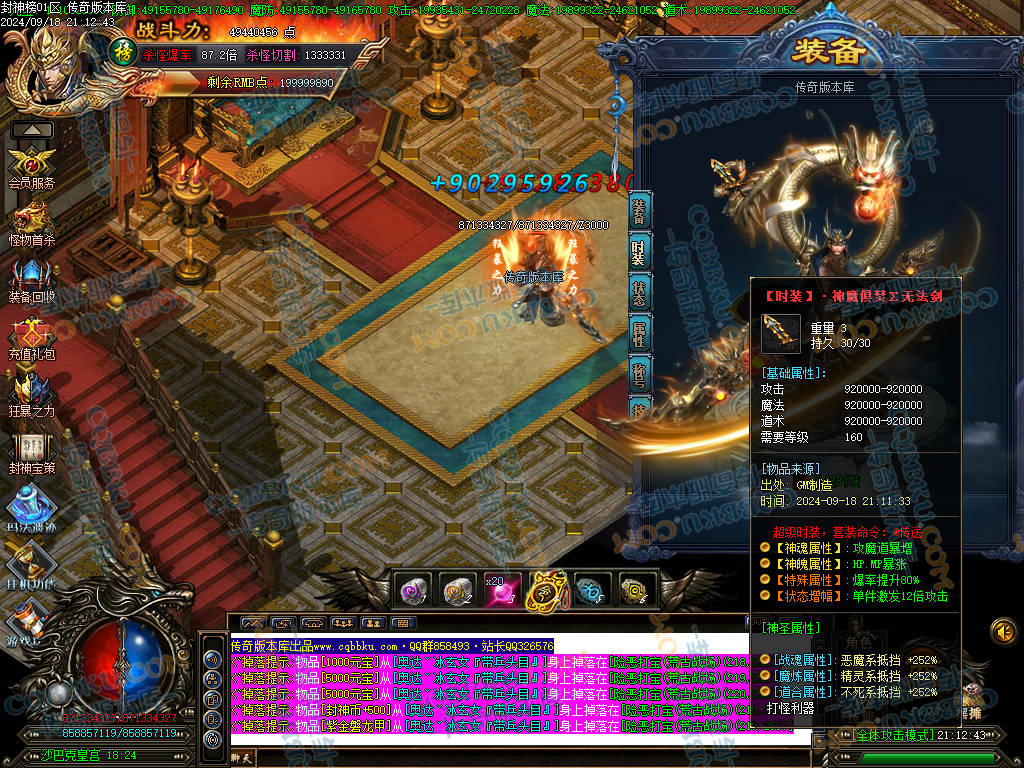Image resolution: width=1024 pixels, height=768 pixels.
Task: Switch to the 属性 attributes tab
Action: (x=639, y=335)
